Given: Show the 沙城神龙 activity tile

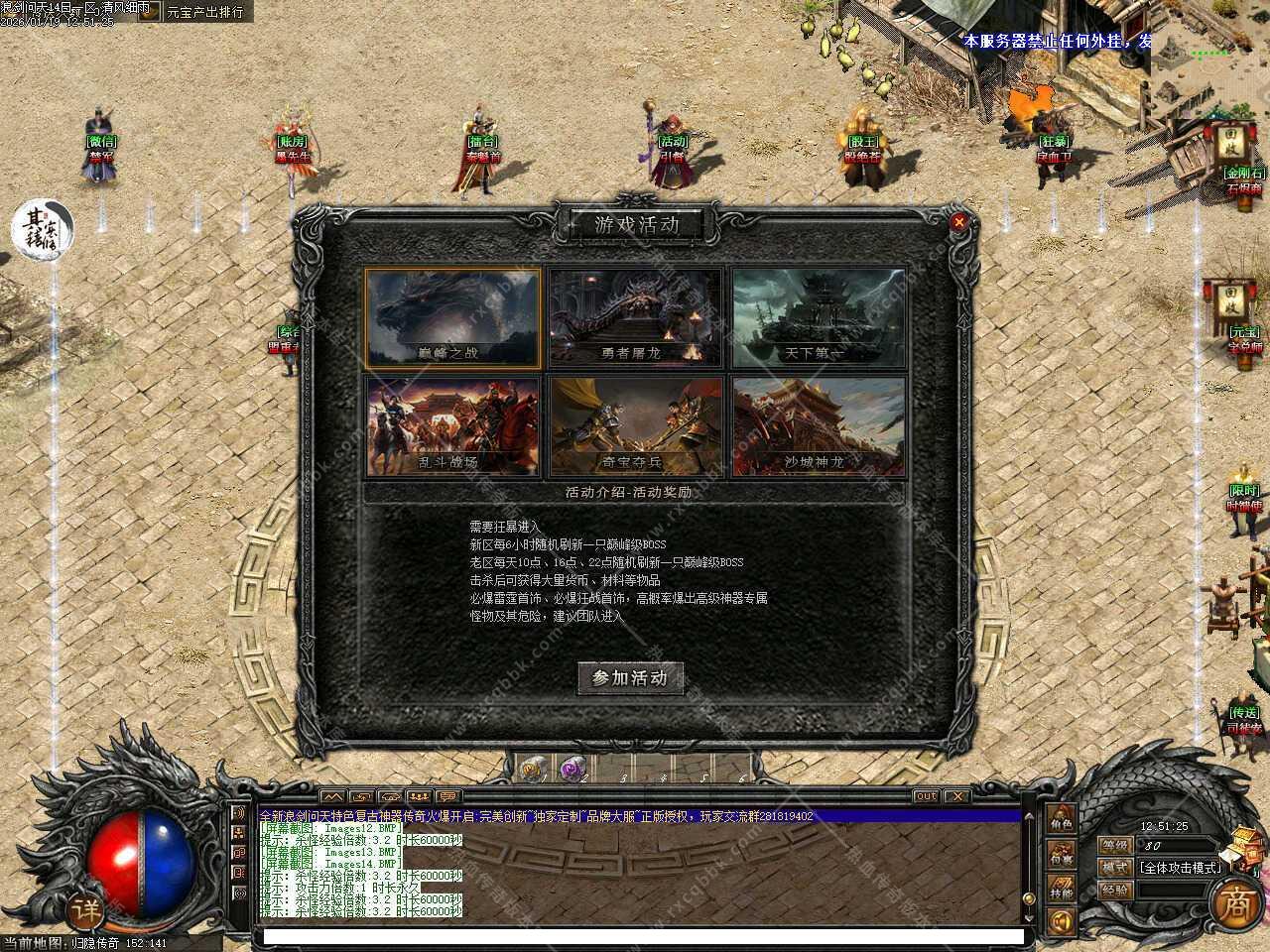Looking at the screenshot, I should click(820, 425).
